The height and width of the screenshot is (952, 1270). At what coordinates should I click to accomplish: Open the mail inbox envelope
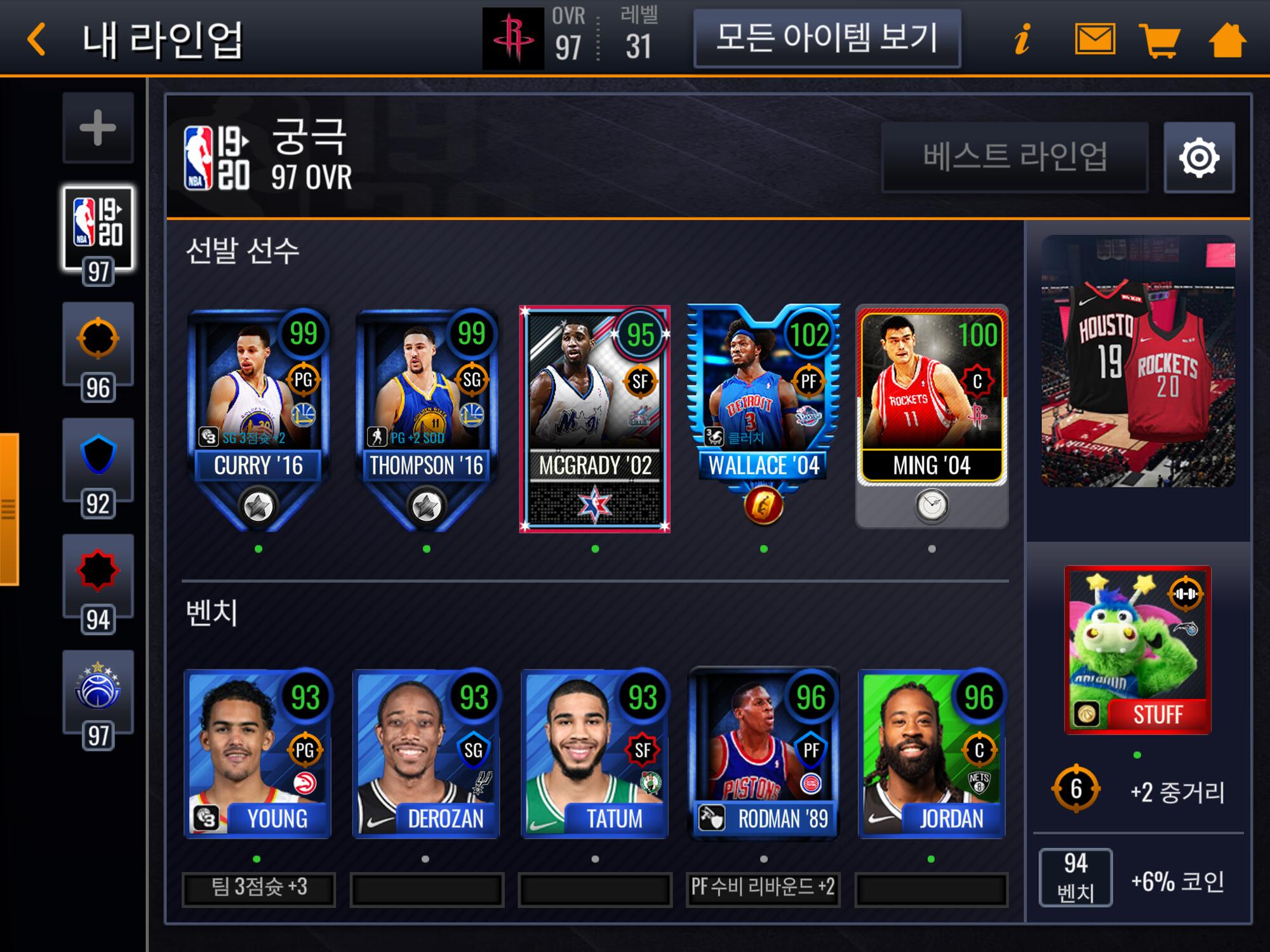point(1095,39)
